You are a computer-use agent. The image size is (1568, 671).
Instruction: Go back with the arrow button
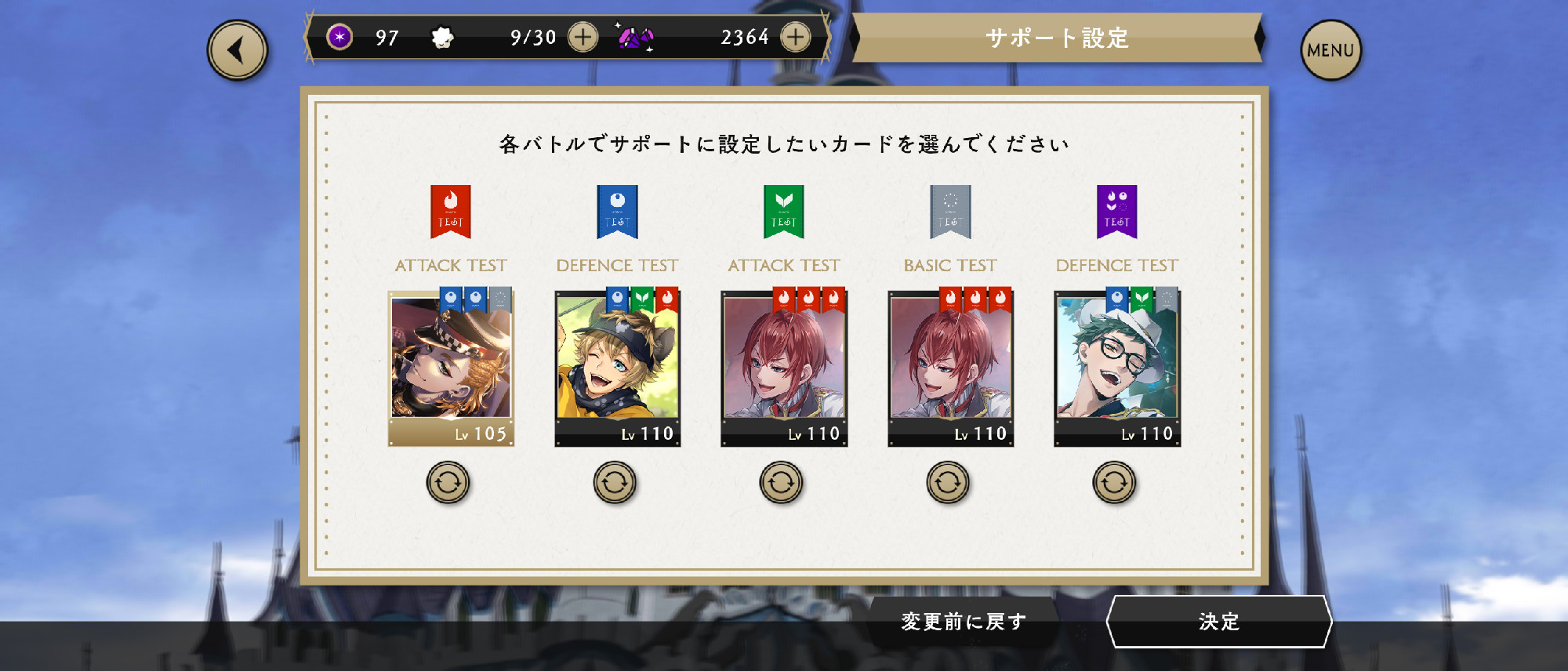click(237, 50)
